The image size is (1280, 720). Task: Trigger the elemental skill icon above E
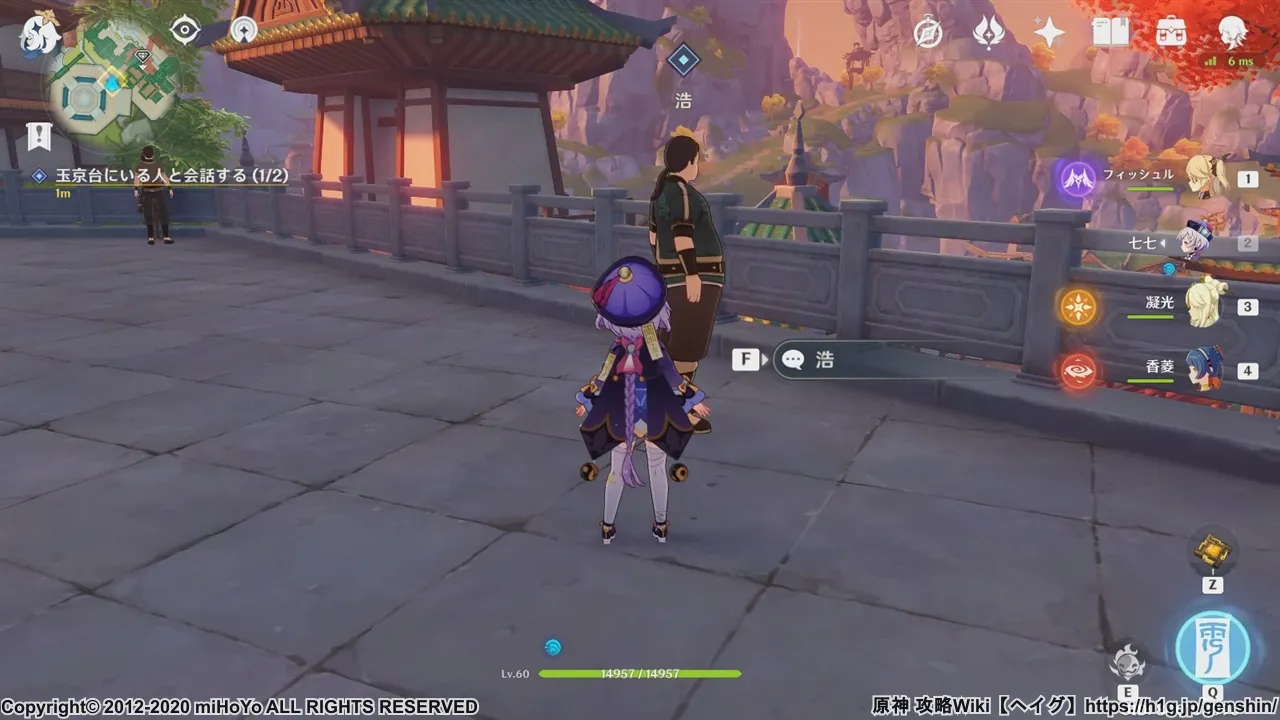tap(1129, 662)
